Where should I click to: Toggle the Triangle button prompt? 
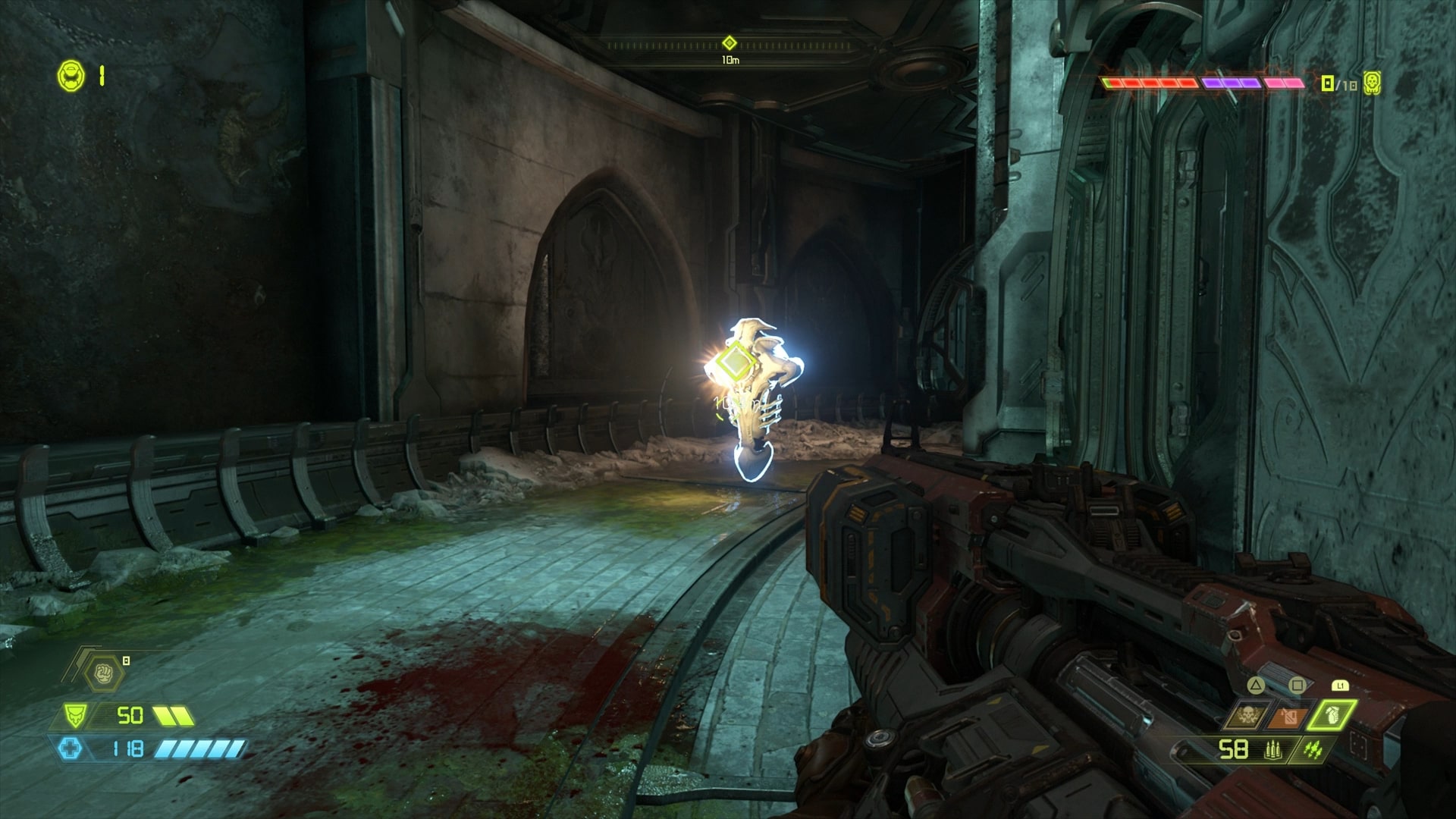pyautogui.click(x=1255, y=686)
